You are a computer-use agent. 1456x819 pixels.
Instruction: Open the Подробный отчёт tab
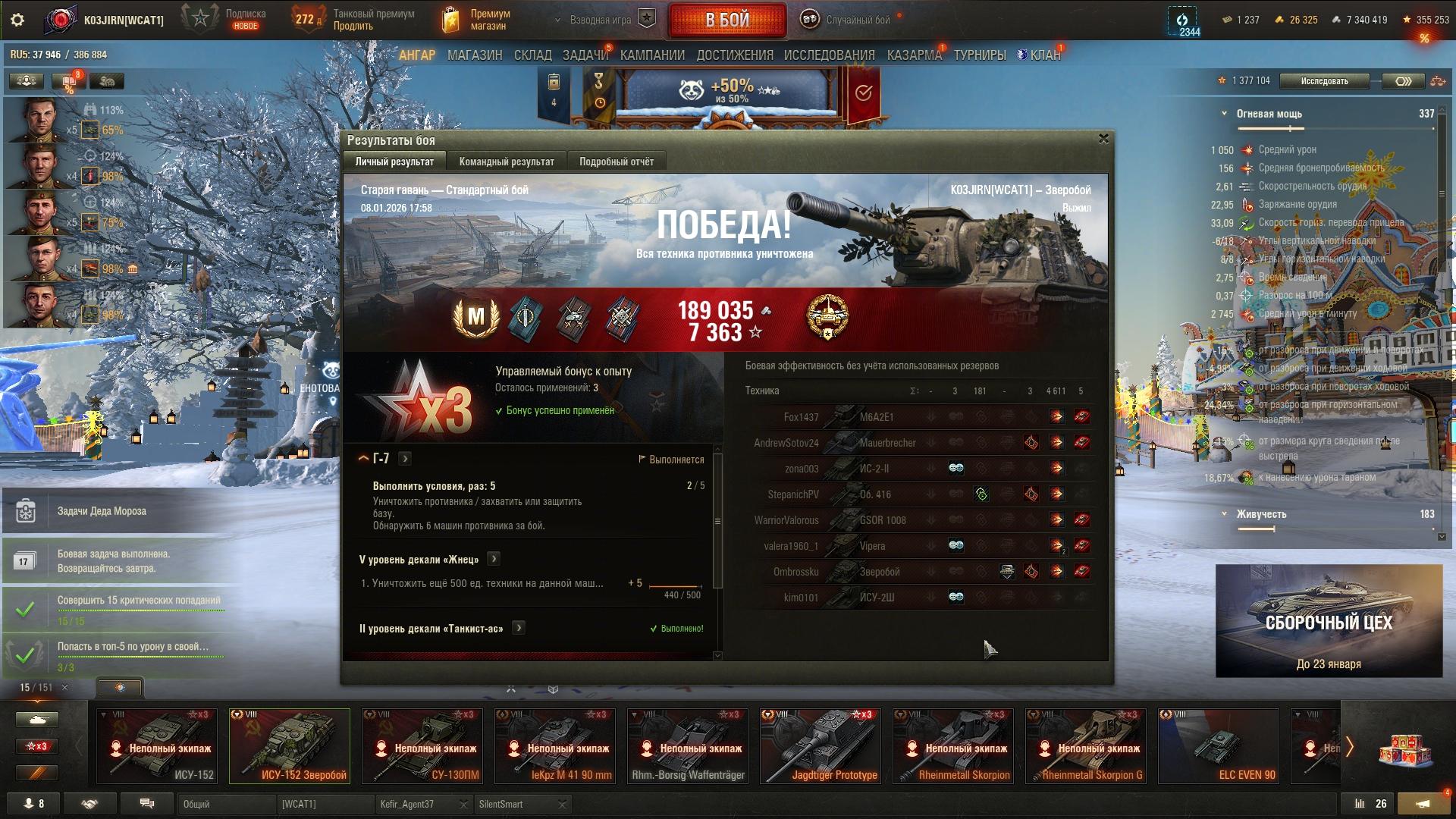[x=616, y=162]
